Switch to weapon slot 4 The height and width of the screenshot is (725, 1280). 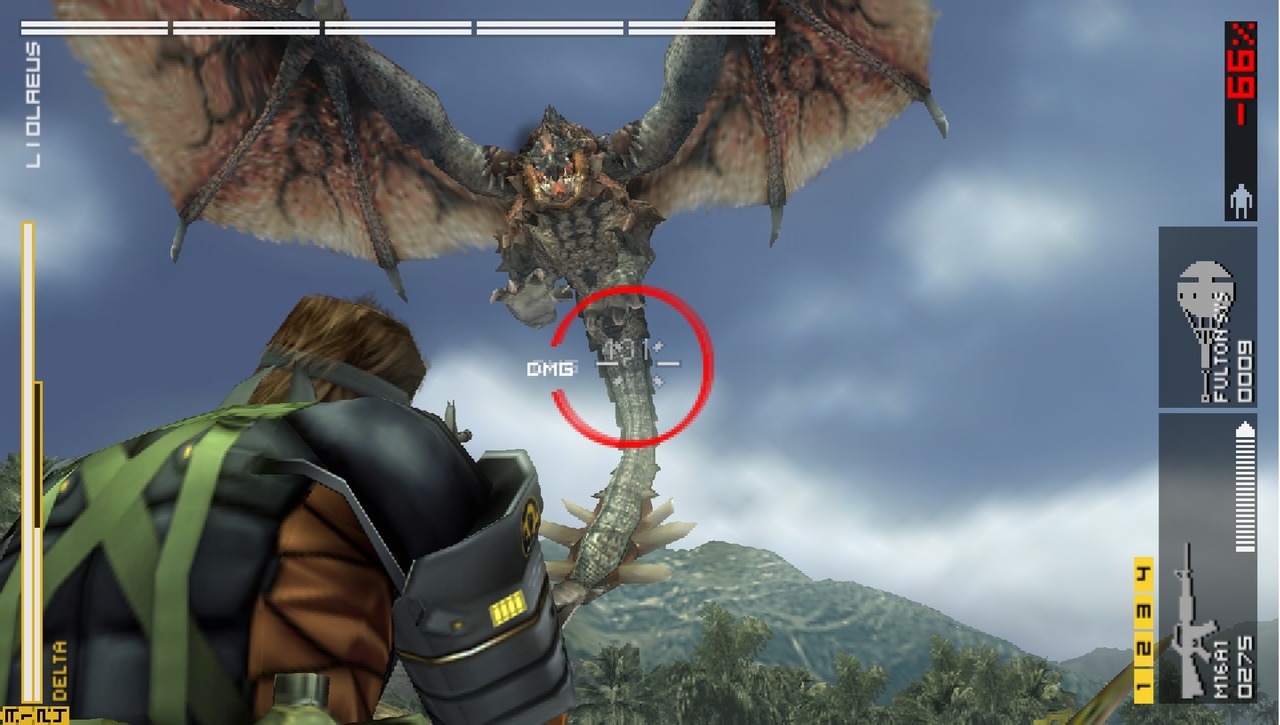pyautogui.click(x=1143, y=574)
